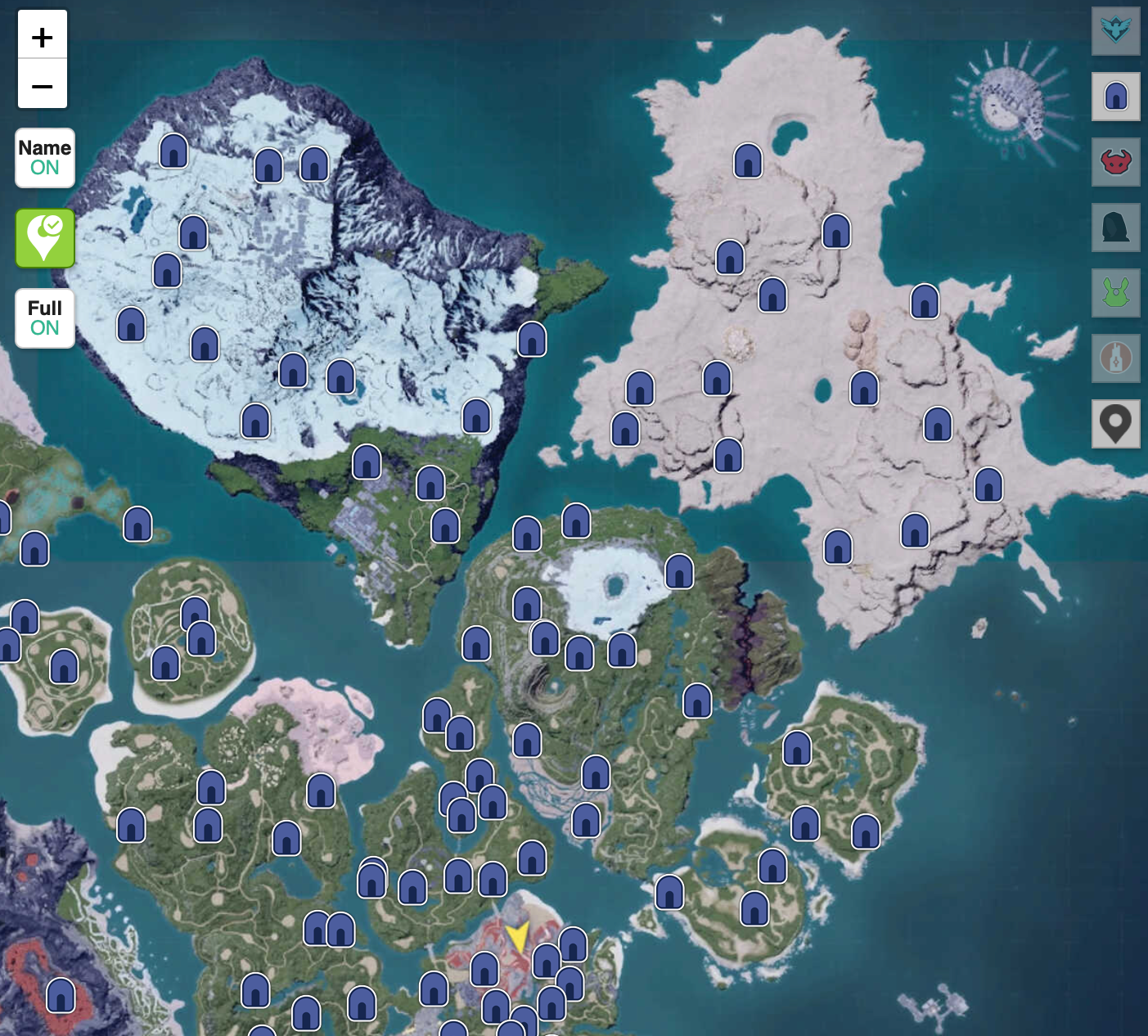Open the custom map pin filter

[1115, 424]
